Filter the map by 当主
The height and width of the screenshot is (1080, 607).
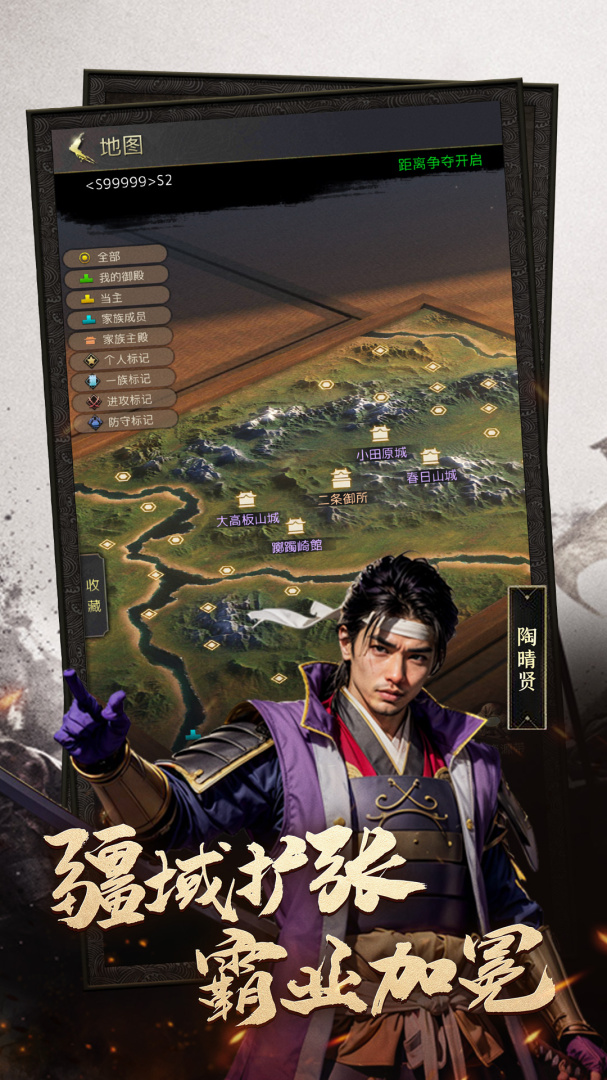click(x=117, y=297)
